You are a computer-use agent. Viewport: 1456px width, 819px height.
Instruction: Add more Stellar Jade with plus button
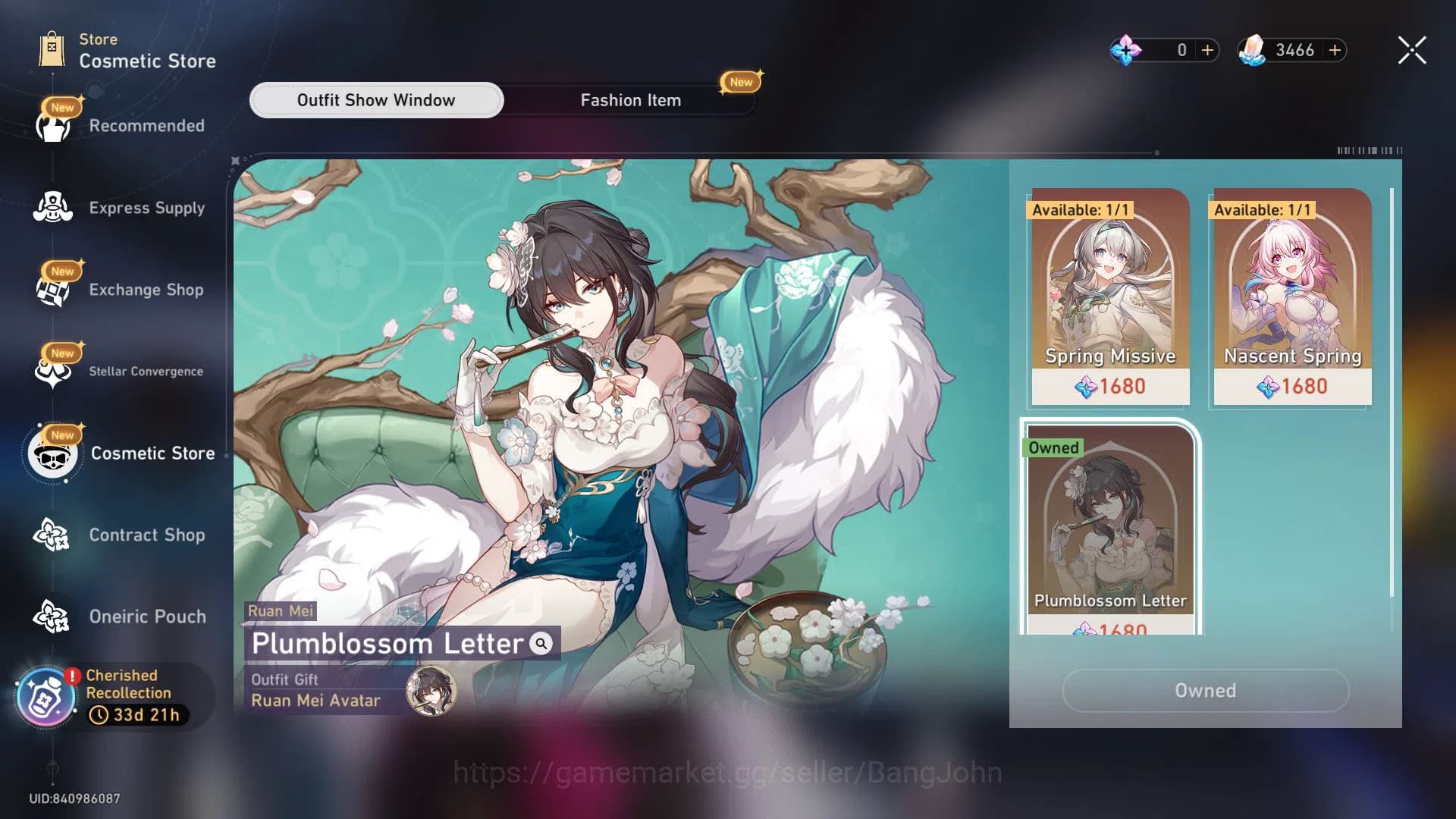[x=1333, y=50]
